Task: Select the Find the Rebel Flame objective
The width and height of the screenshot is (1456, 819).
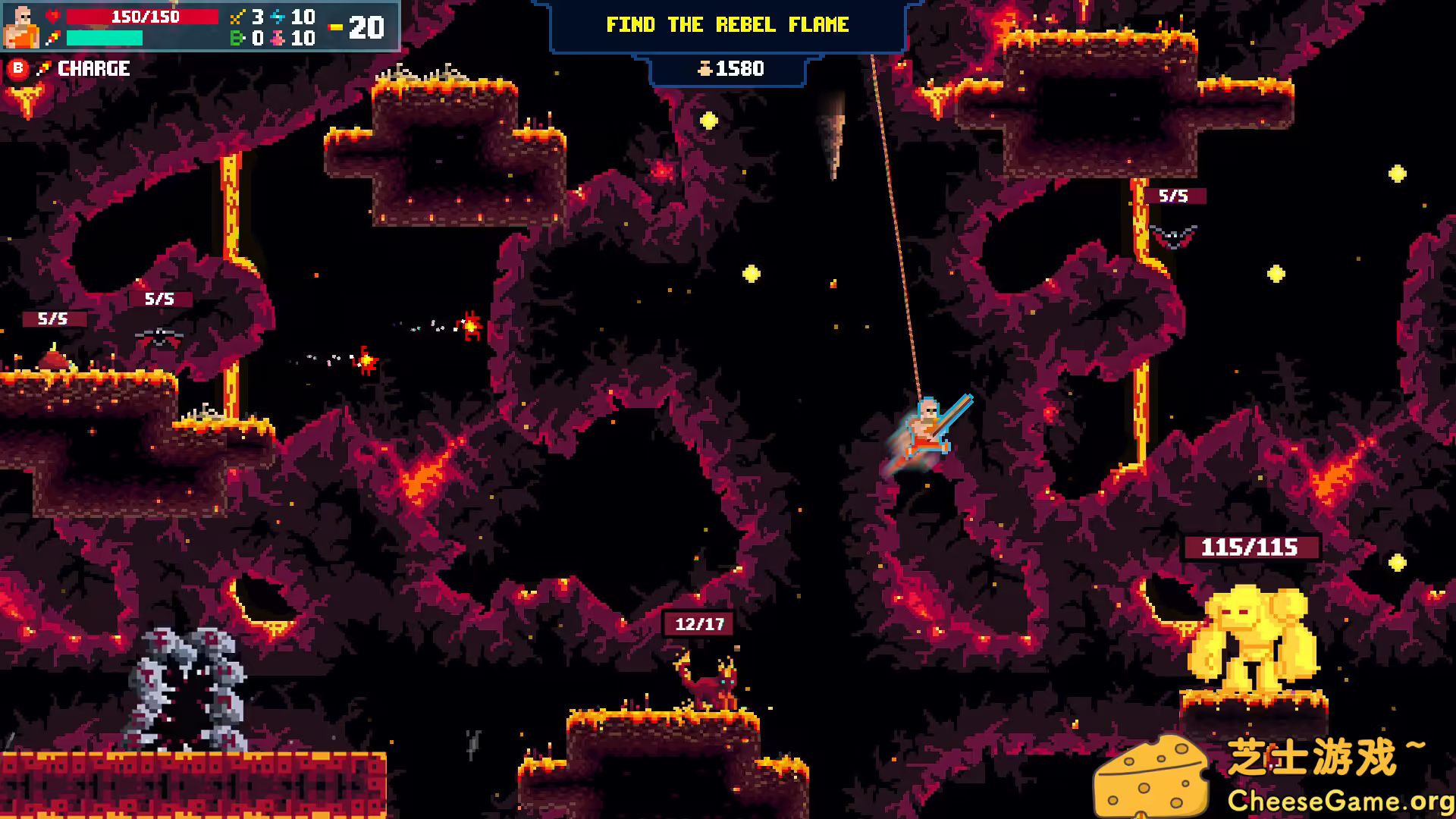Action: click(x=727, y=25)
